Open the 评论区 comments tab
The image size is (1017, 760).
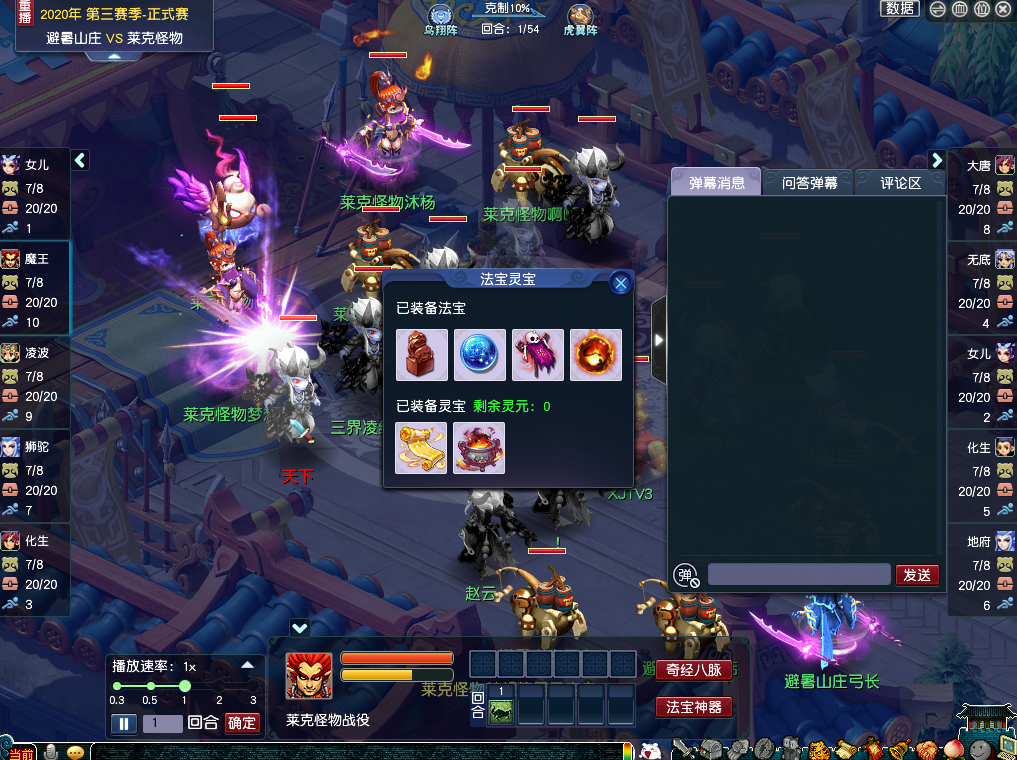pyautogui.click(x=900, y=182)
